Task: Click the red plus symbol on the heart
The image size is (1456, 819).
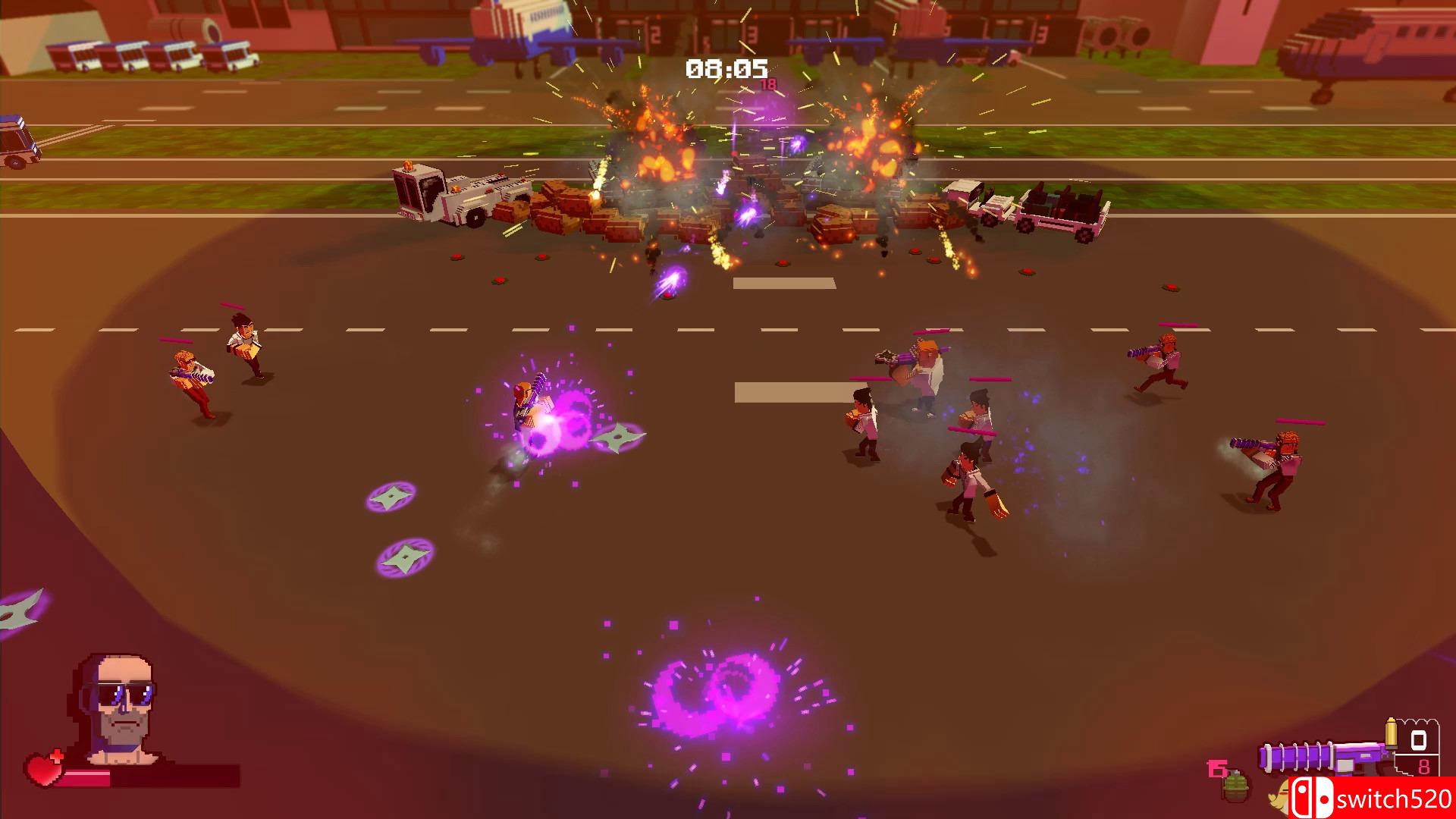Action: click(57, 754)
